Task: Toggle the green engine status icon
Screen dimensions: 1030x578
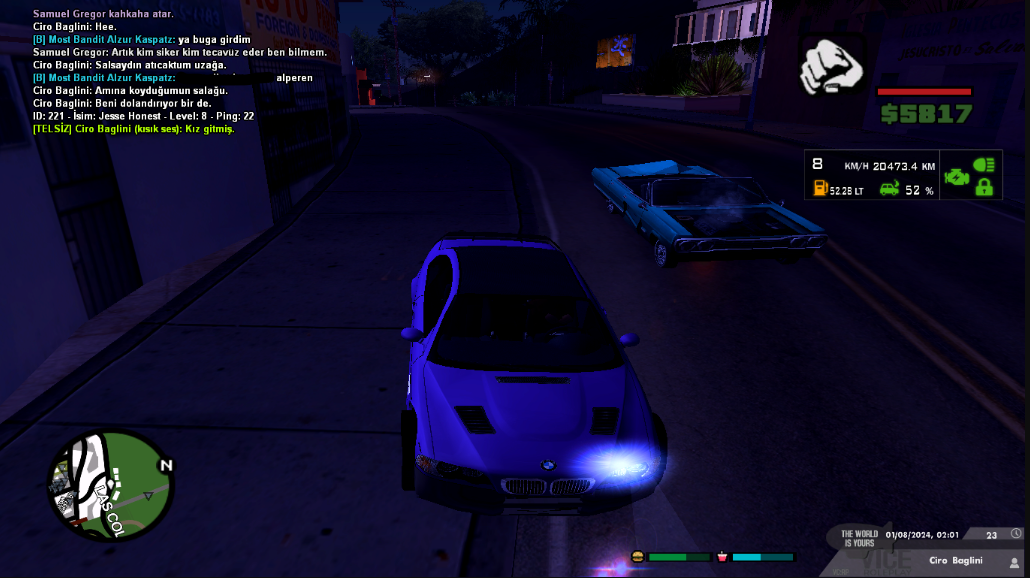Action: click(956, 176)
